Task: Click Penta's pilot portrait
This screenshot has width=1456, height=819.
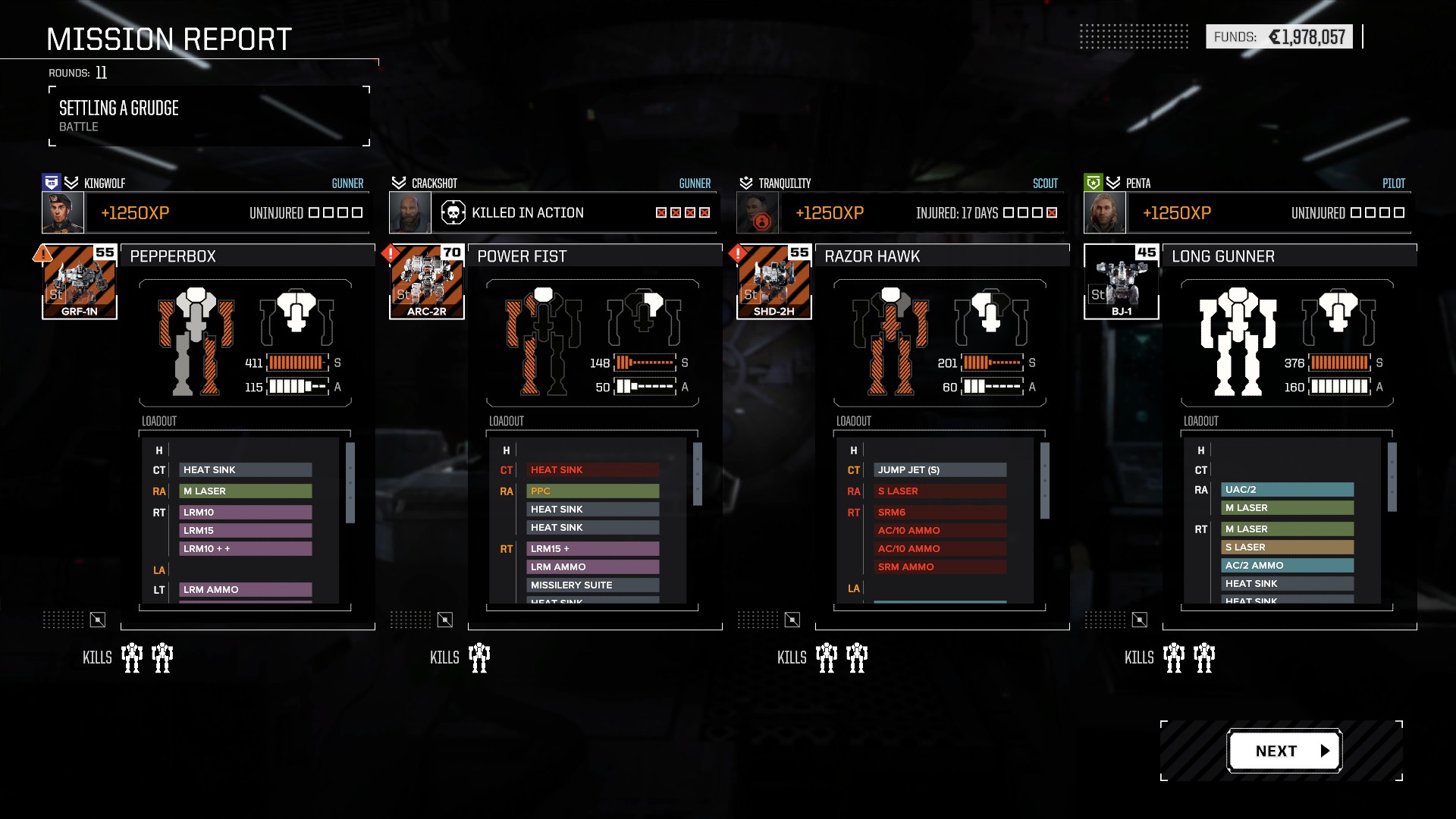Action: pos(1105,213)
